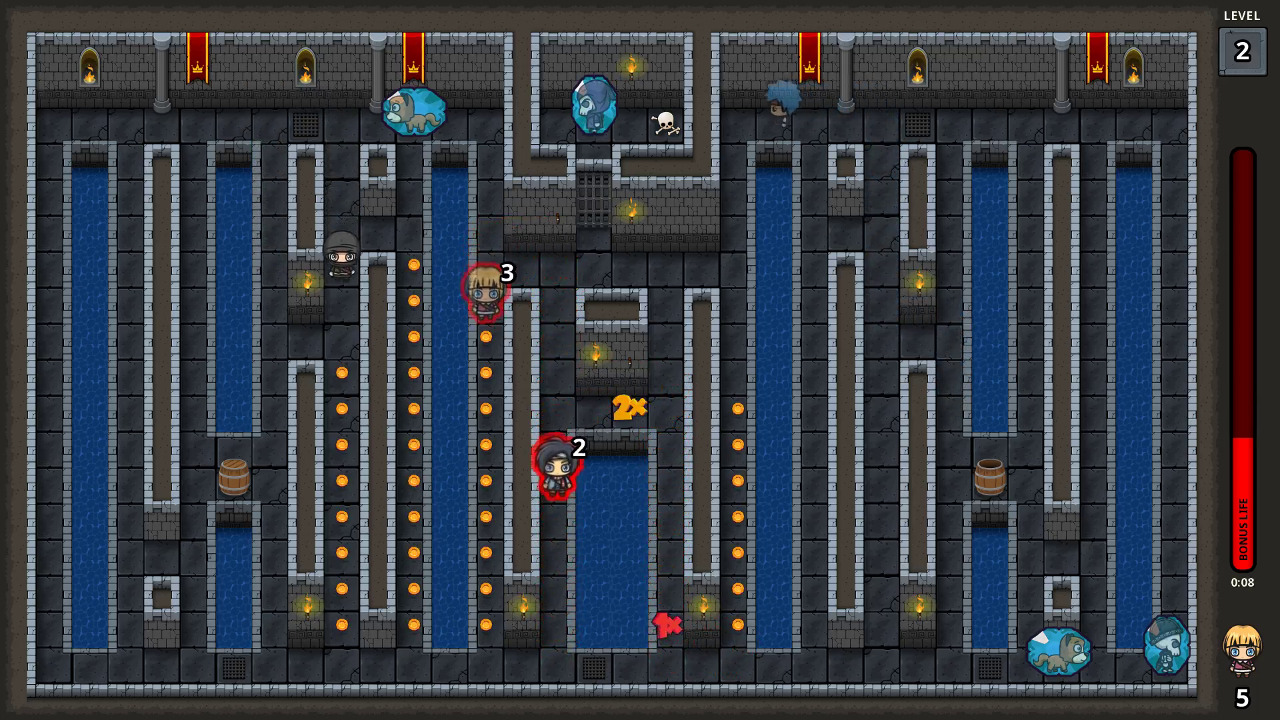Select the ghost enemy at top center
Image resolution: width=1280 pixels, height=720 pixels.
(592, 103)
